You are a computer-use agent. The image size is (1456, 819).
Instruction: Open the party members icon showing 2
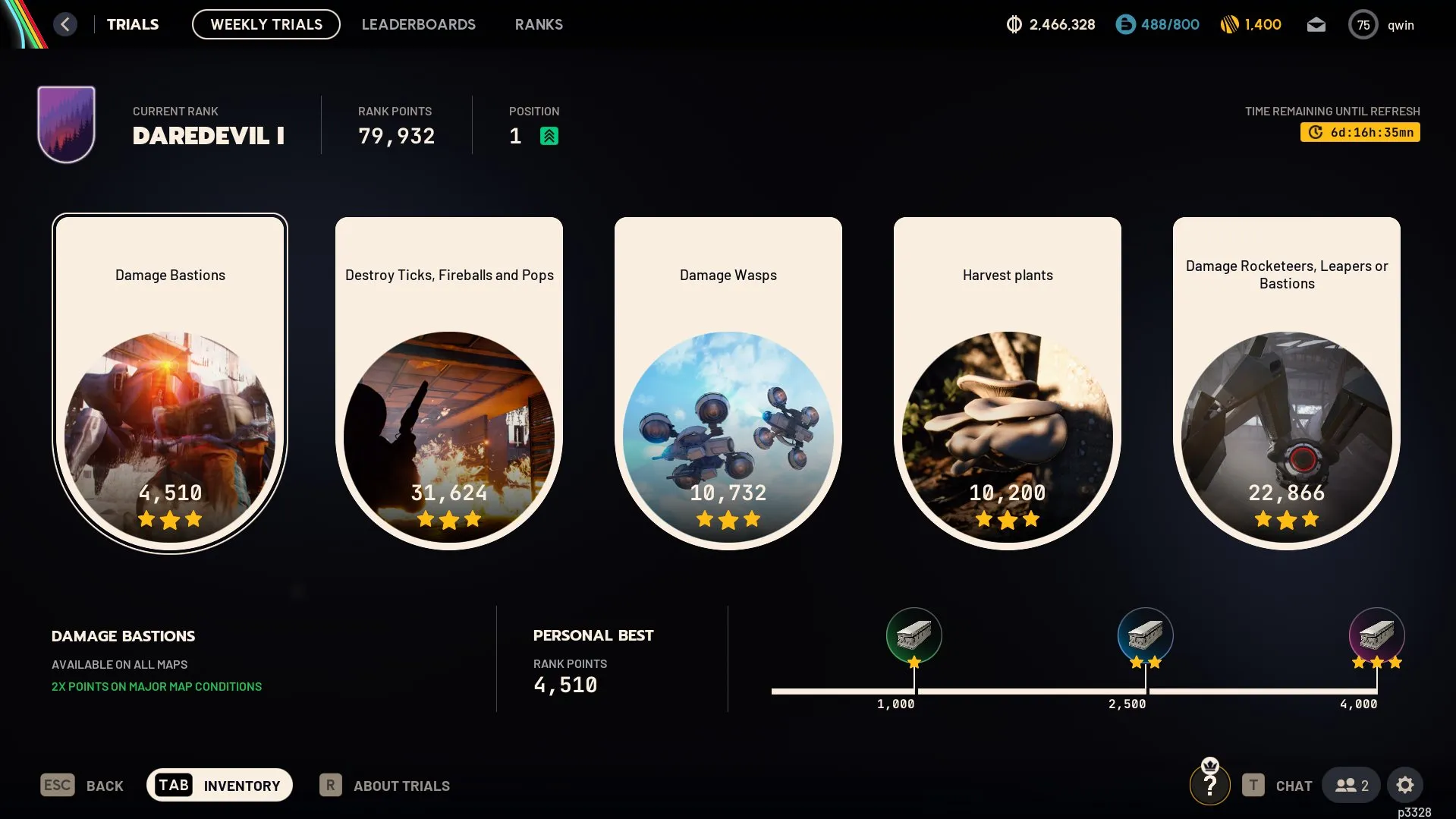(1350, 785)
